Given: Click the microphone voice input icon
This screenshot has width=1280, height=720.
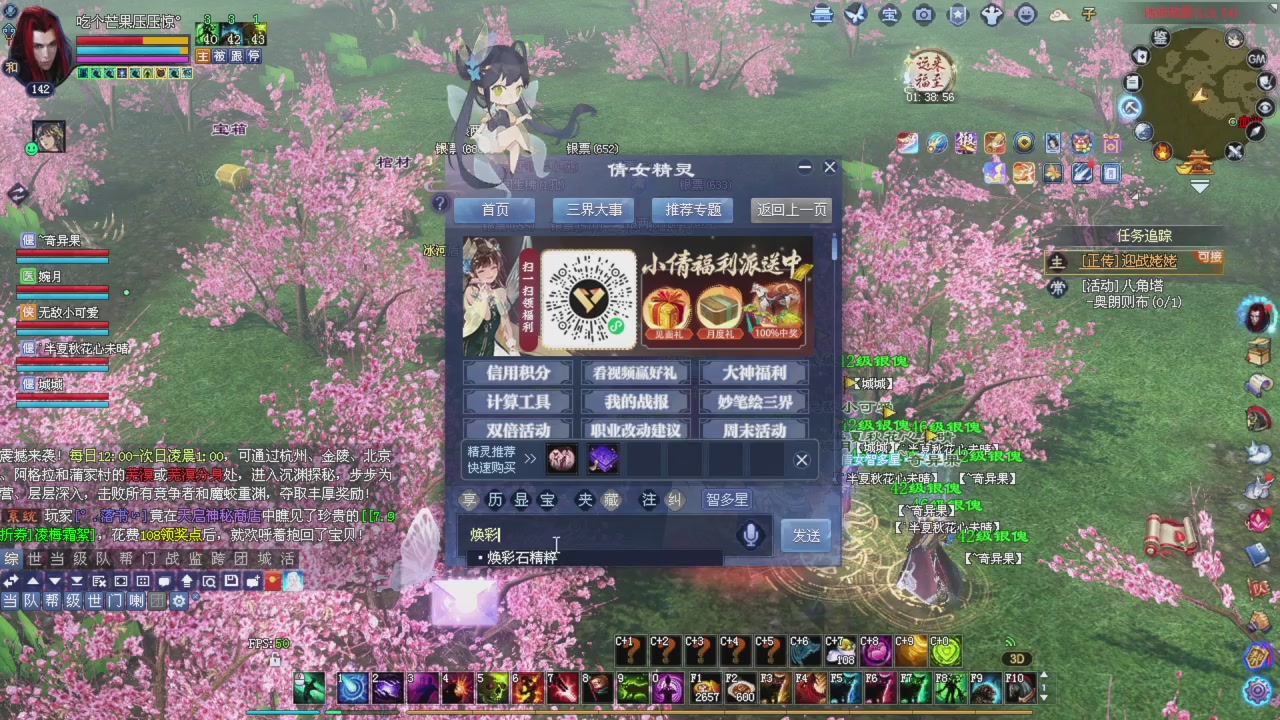Looking at the screenshot, I should (750, 535).
